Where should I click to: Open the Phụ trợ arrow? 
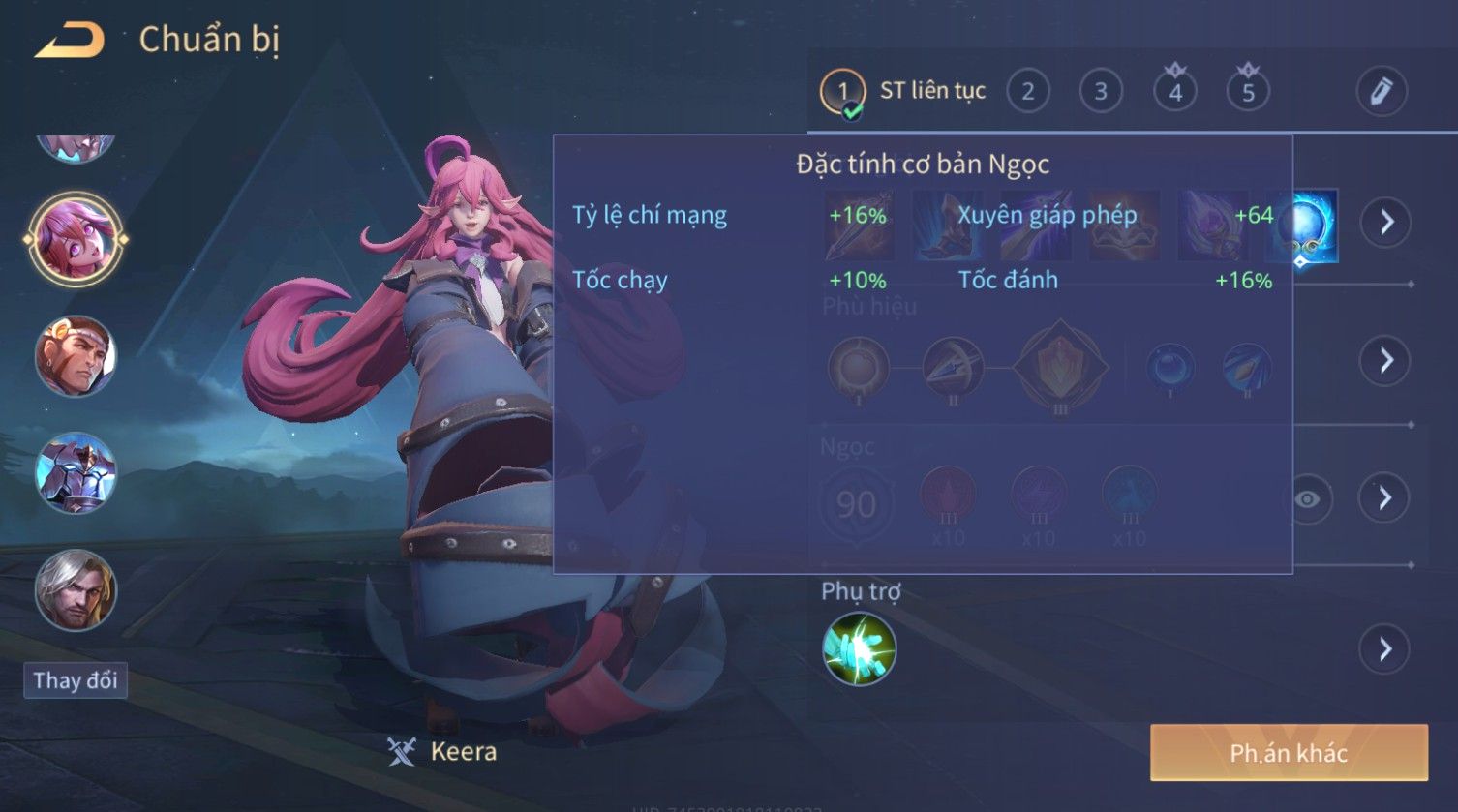click(1385, 648)
